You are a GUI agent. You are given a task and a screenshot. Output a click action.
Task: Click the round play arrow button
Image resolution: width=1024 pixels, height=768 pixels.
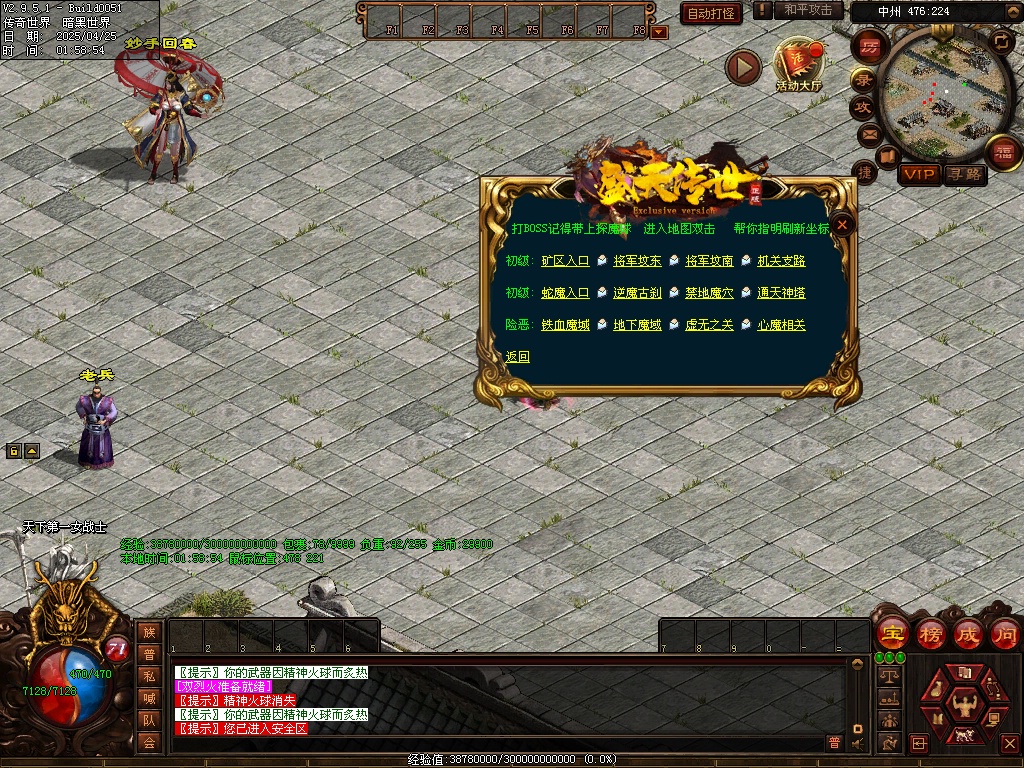coord(743,67)
